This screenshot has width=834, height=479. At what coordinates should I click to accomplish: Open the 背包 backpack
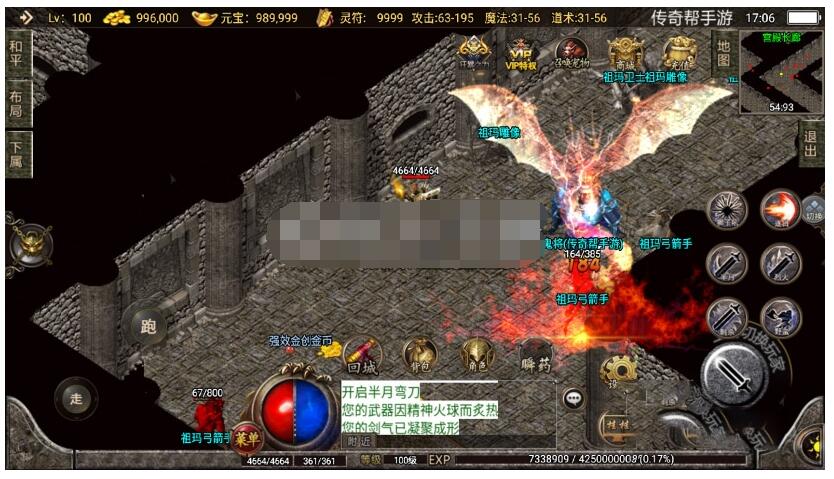pyautogui.click(x=420, y=357)
